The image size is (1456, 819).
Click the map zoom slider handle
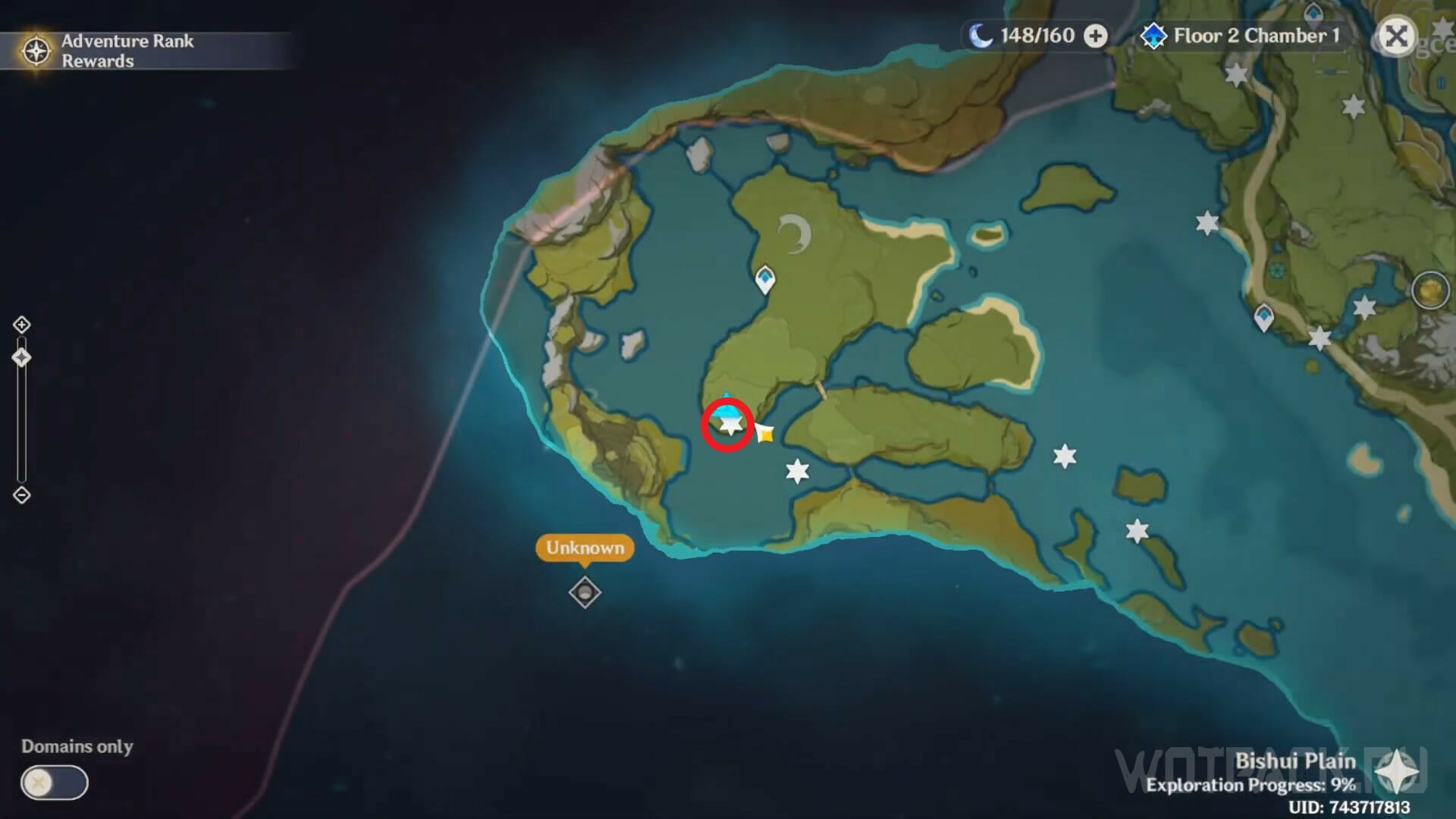coord(21,357)
